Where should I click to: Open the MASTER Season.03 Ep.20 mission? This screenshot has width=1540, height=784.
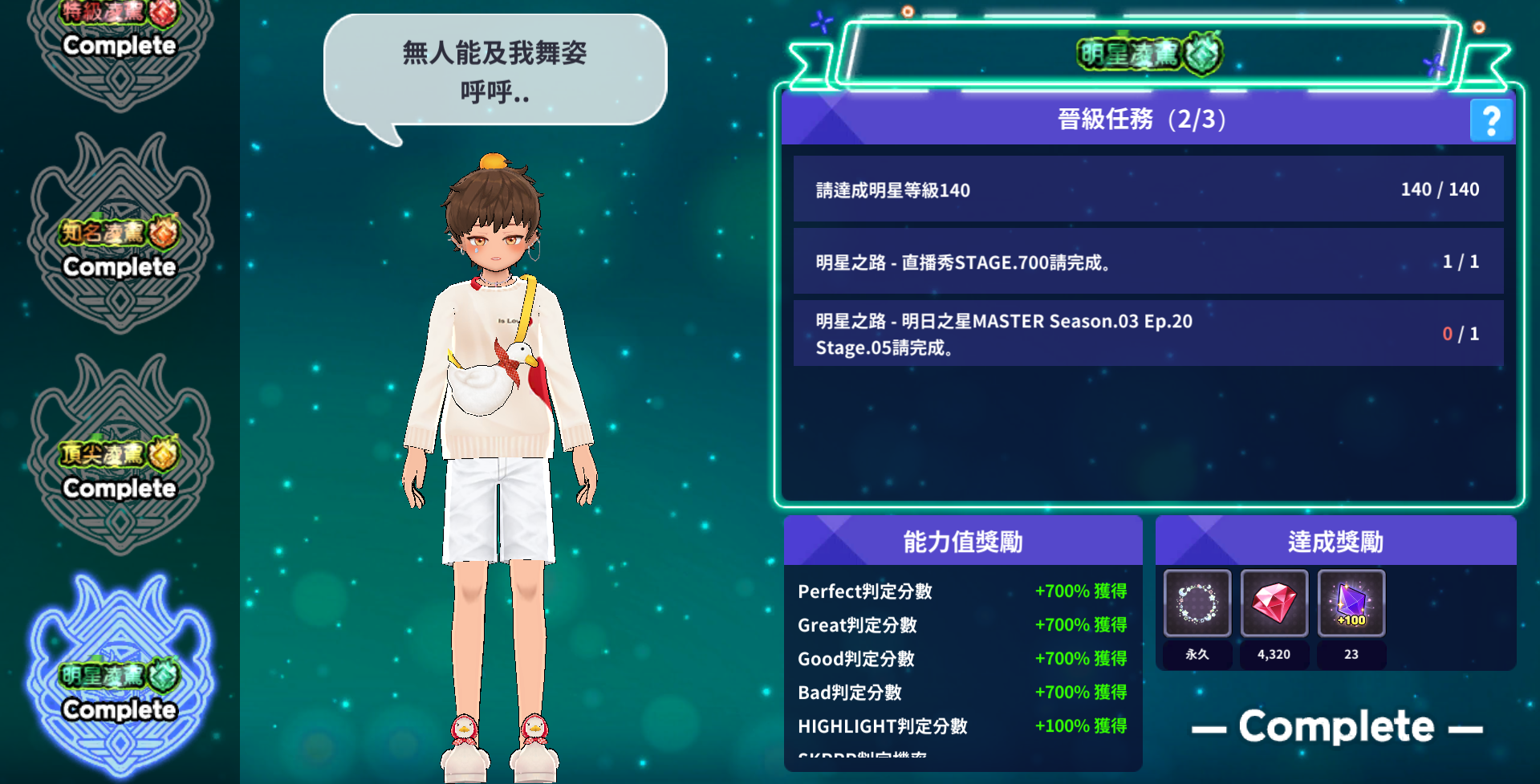[1148, 334]
